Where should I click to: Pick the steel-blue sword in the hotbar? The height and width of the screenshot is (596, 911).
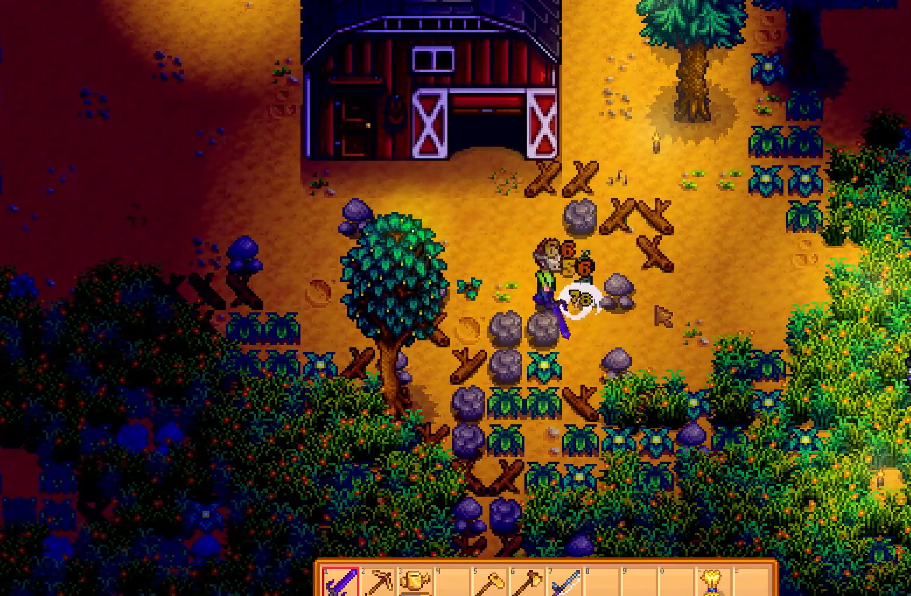[x=564, y=582]
